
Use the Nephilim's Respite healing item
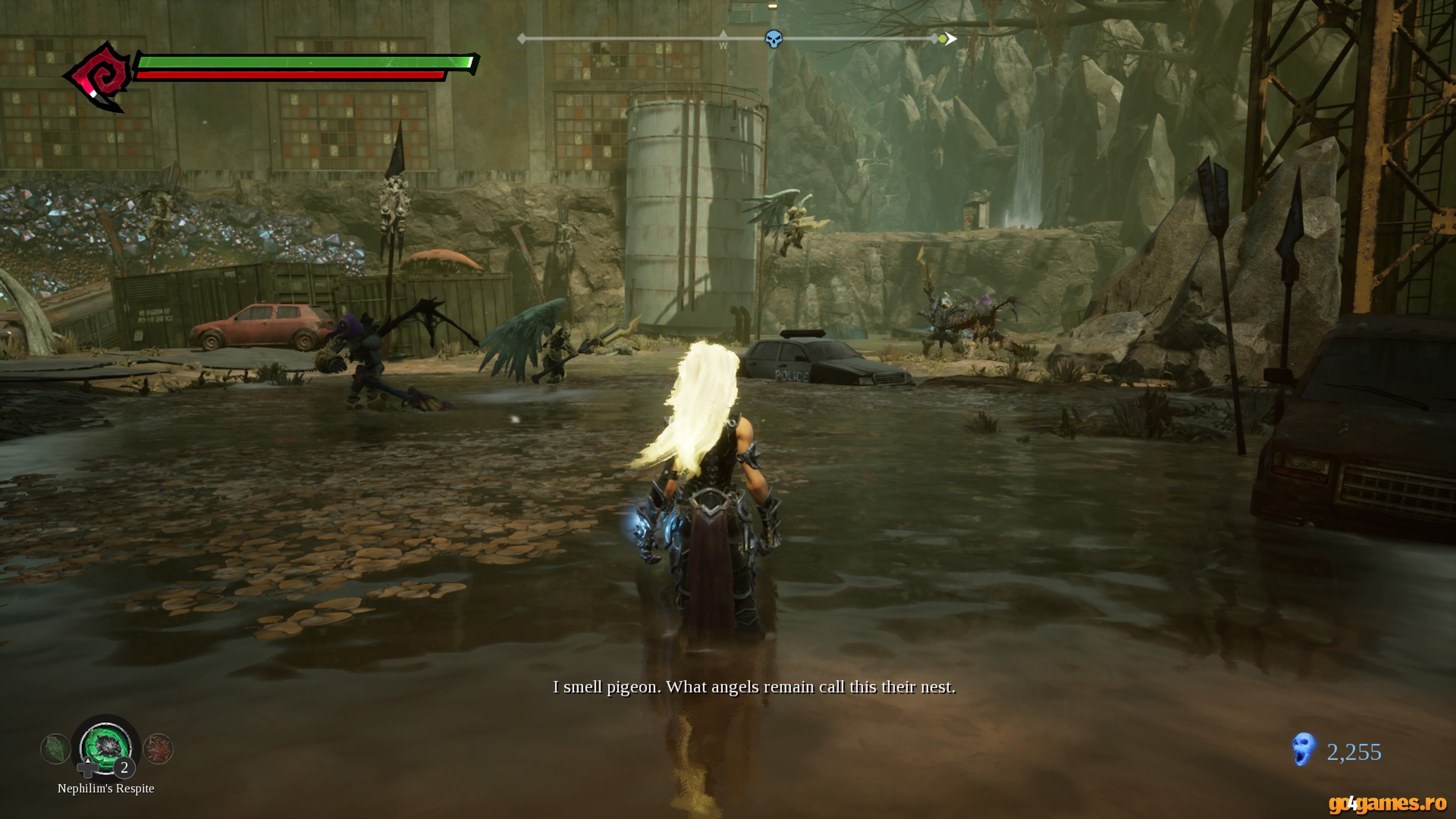pos(106,747)
